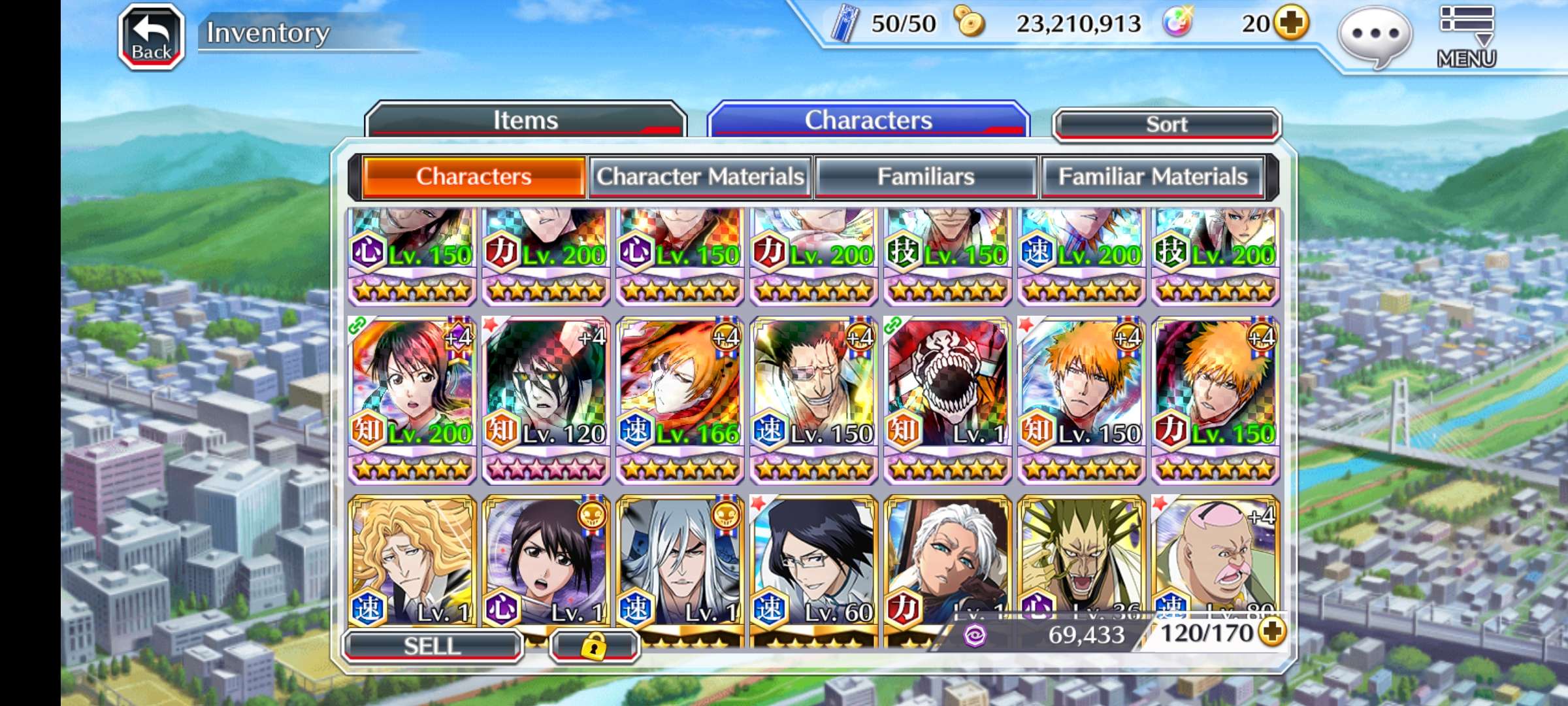Open the Sort options
The width and height of the screenshot is (1568, 706).
pos(1167,124)
